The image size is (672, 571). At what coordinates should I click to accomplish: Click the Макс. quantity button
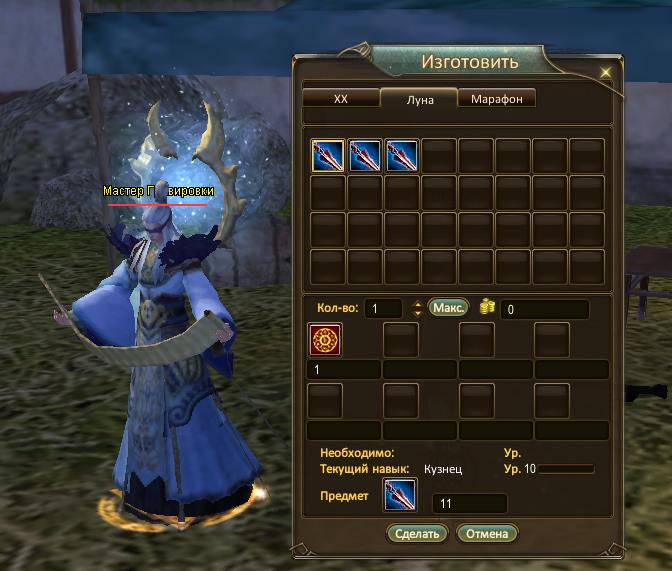[x=448, y=308]
